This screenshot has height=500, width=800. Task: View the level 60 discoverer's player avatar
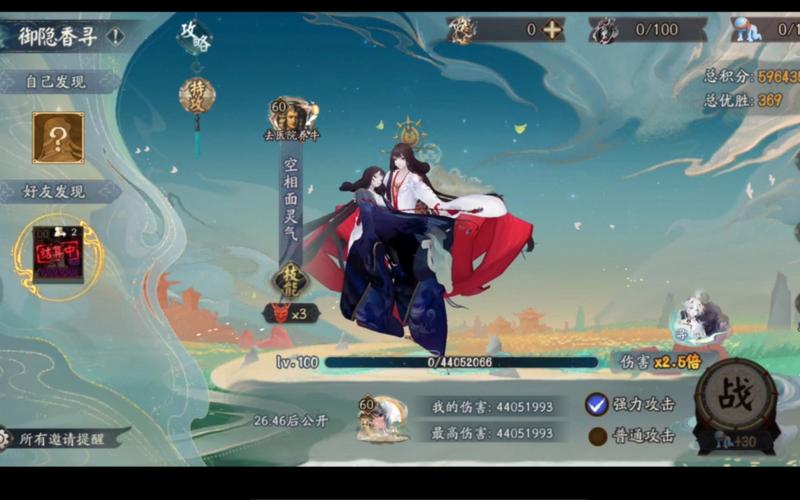coord(291,114)
